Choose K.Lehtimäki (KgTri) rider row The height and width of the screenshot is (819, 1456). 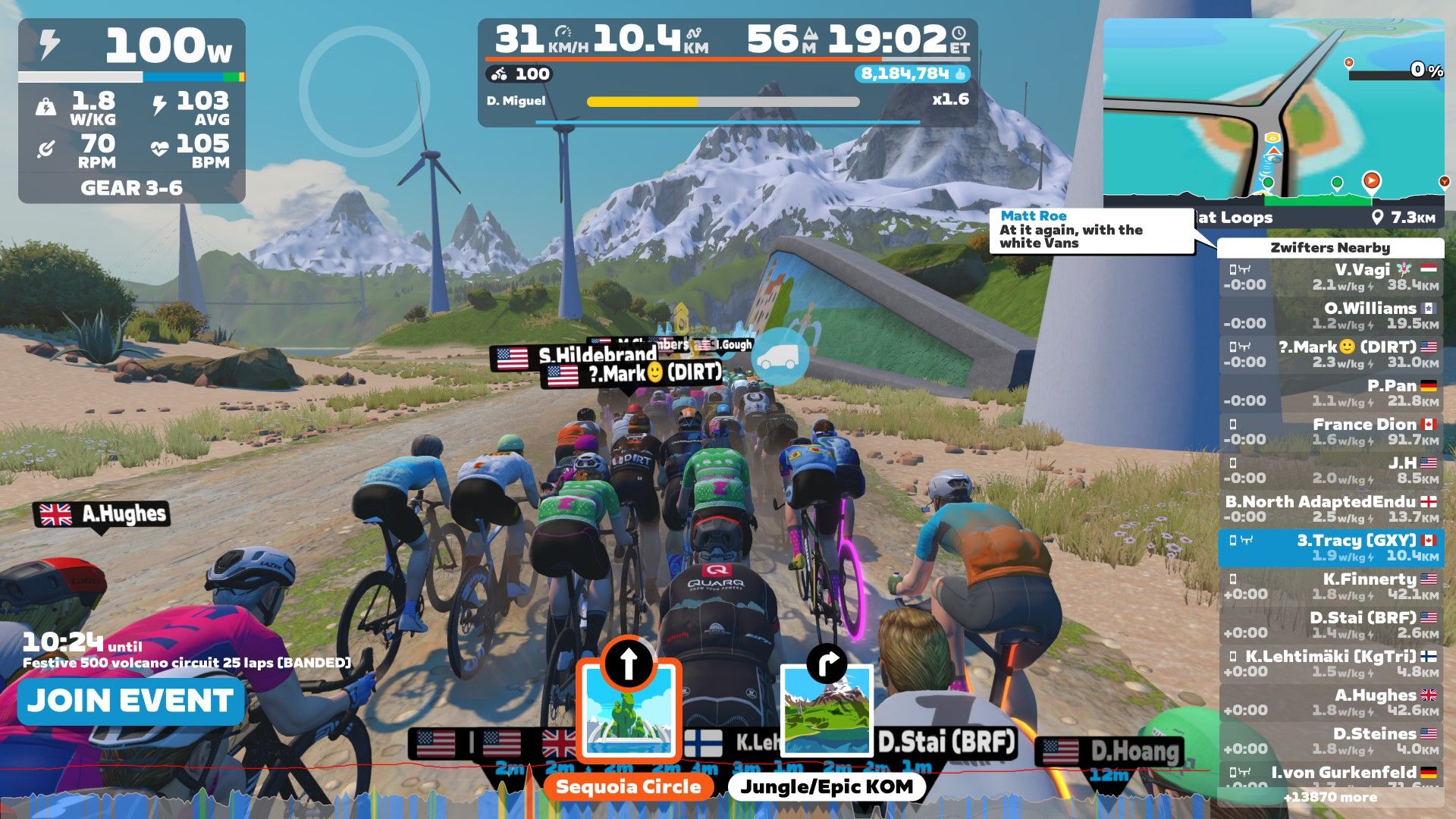(x=1331, y=664)
